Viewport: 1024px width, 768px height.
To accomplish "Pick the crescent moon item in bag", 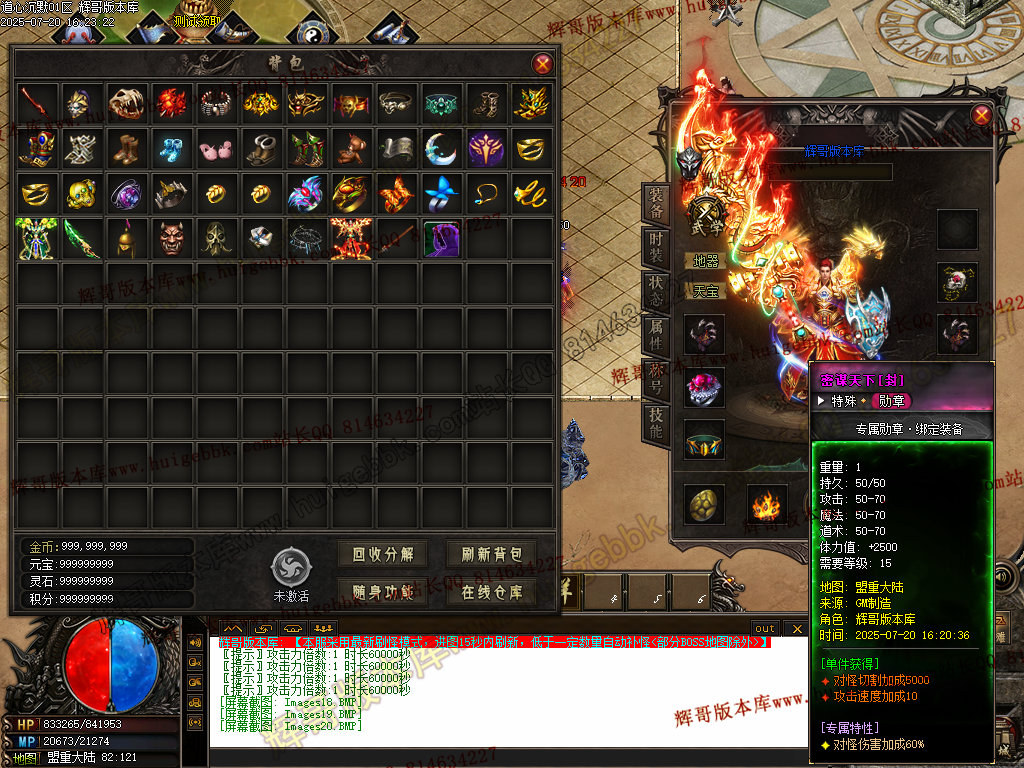I will 440,148.
